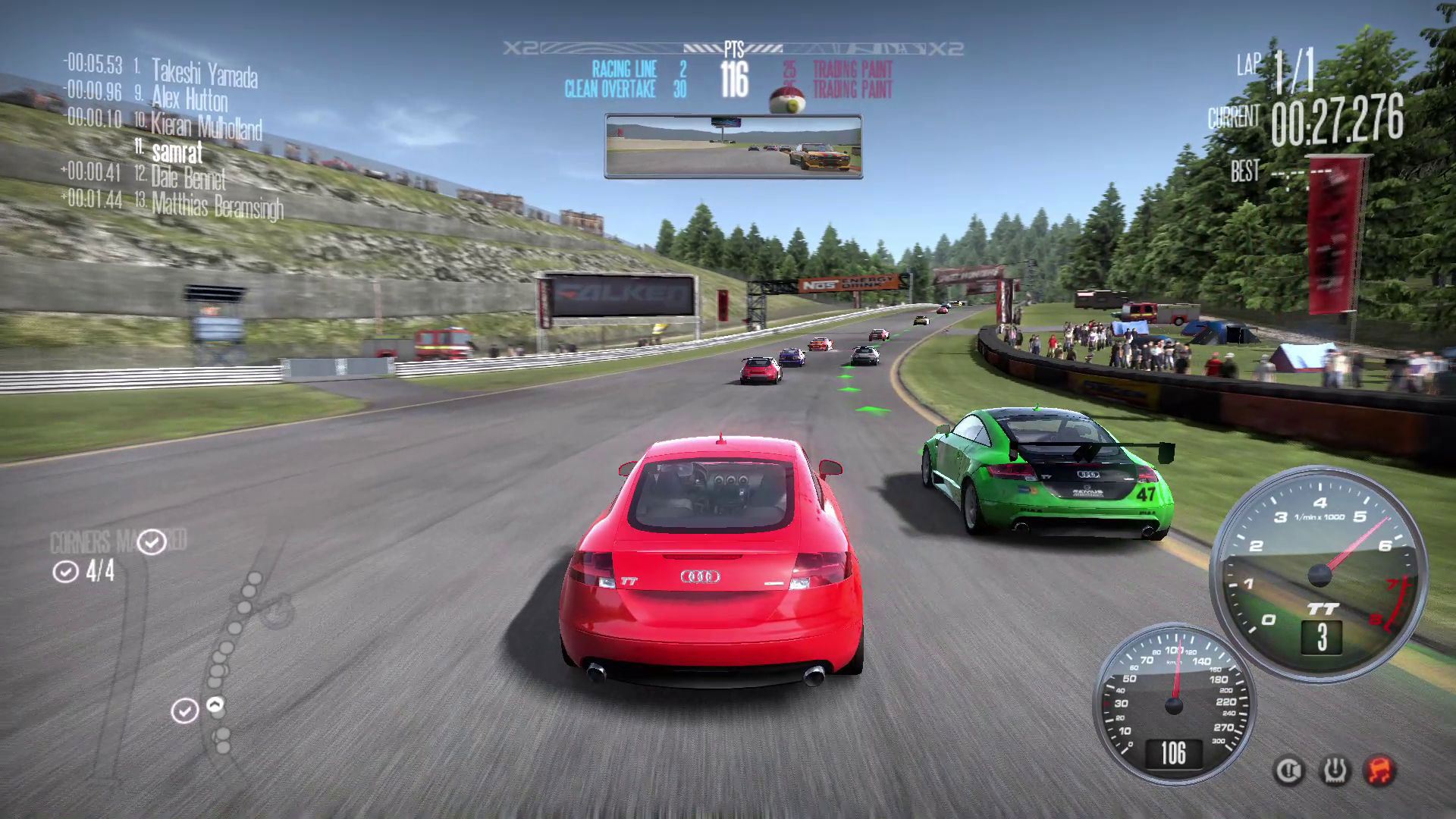The width and height of the screenshot is (1456, 819).
Task: Highlight player samrat's leaderboard row
Action: tap(177, 152)
